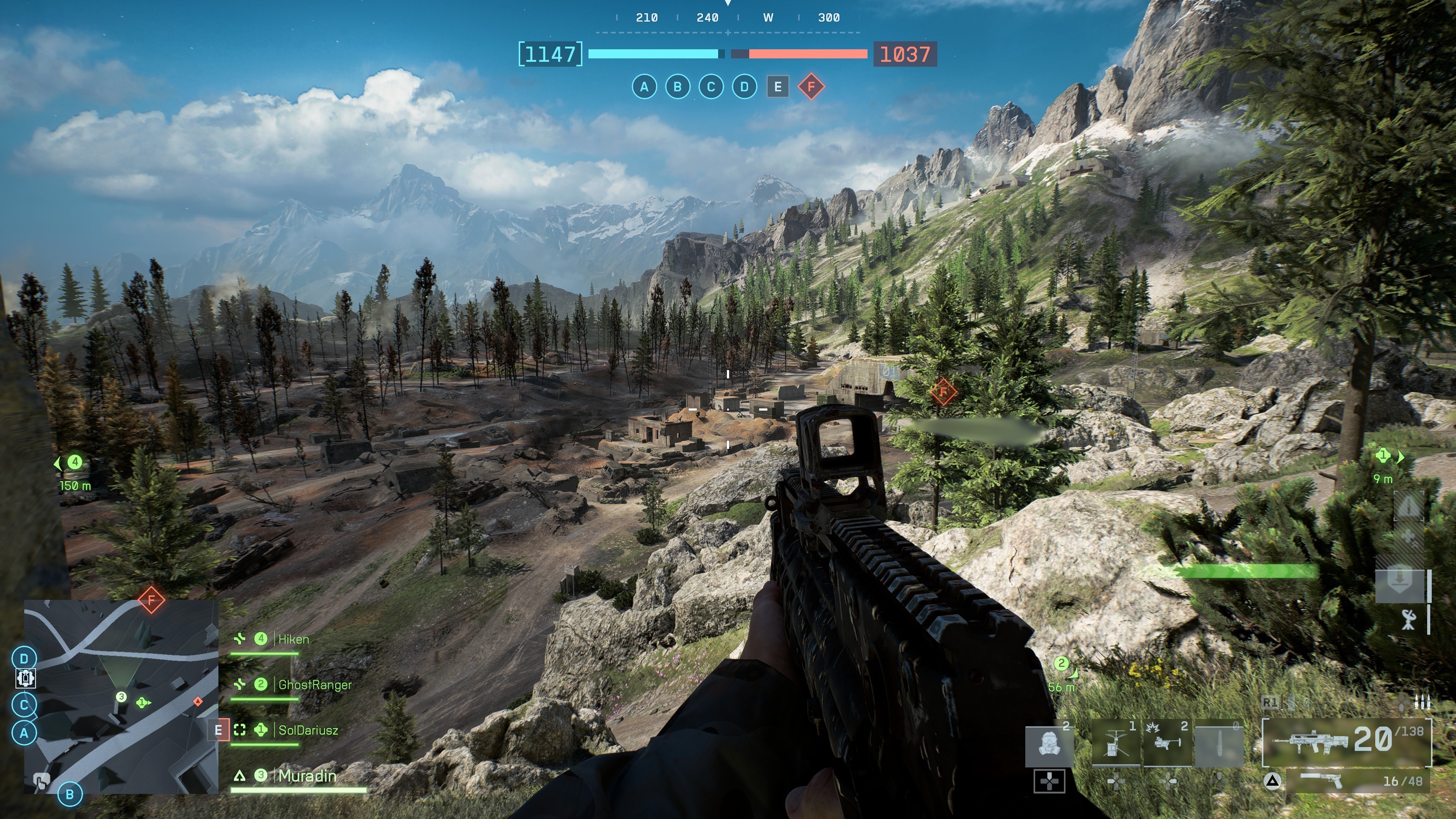Select objective B in the top capture row
Viewport: 1456px width, 819px height.
point(677,87)
